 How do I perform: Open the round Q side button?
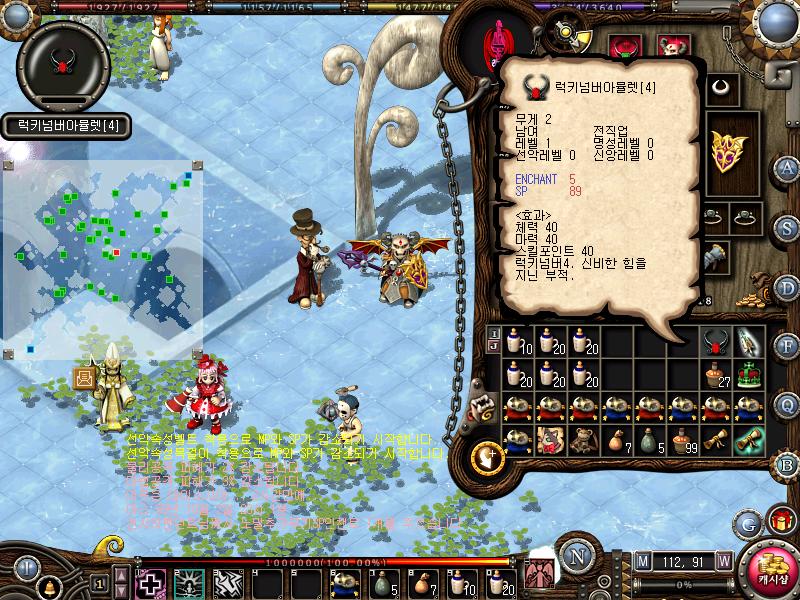(788, 404)
